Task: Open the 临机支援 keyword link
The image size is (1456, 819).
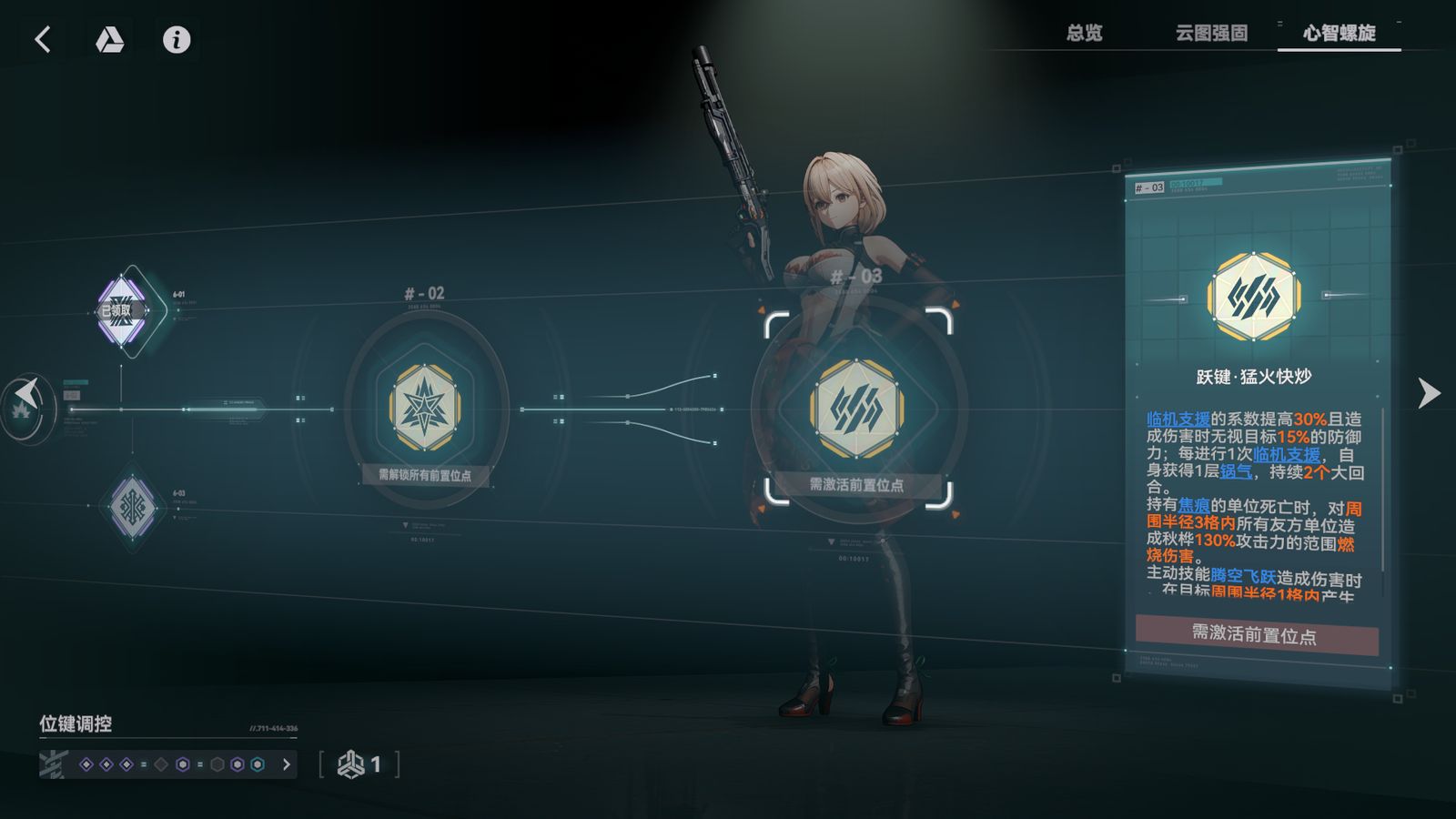Action: (1178, 420)
